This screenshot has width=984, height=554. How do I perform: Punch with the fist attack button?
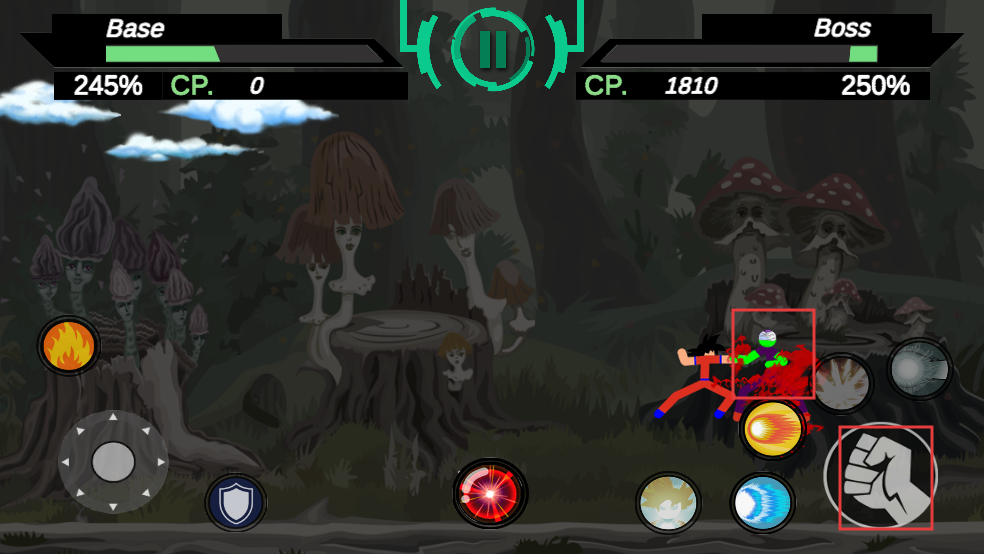(880, 478)
